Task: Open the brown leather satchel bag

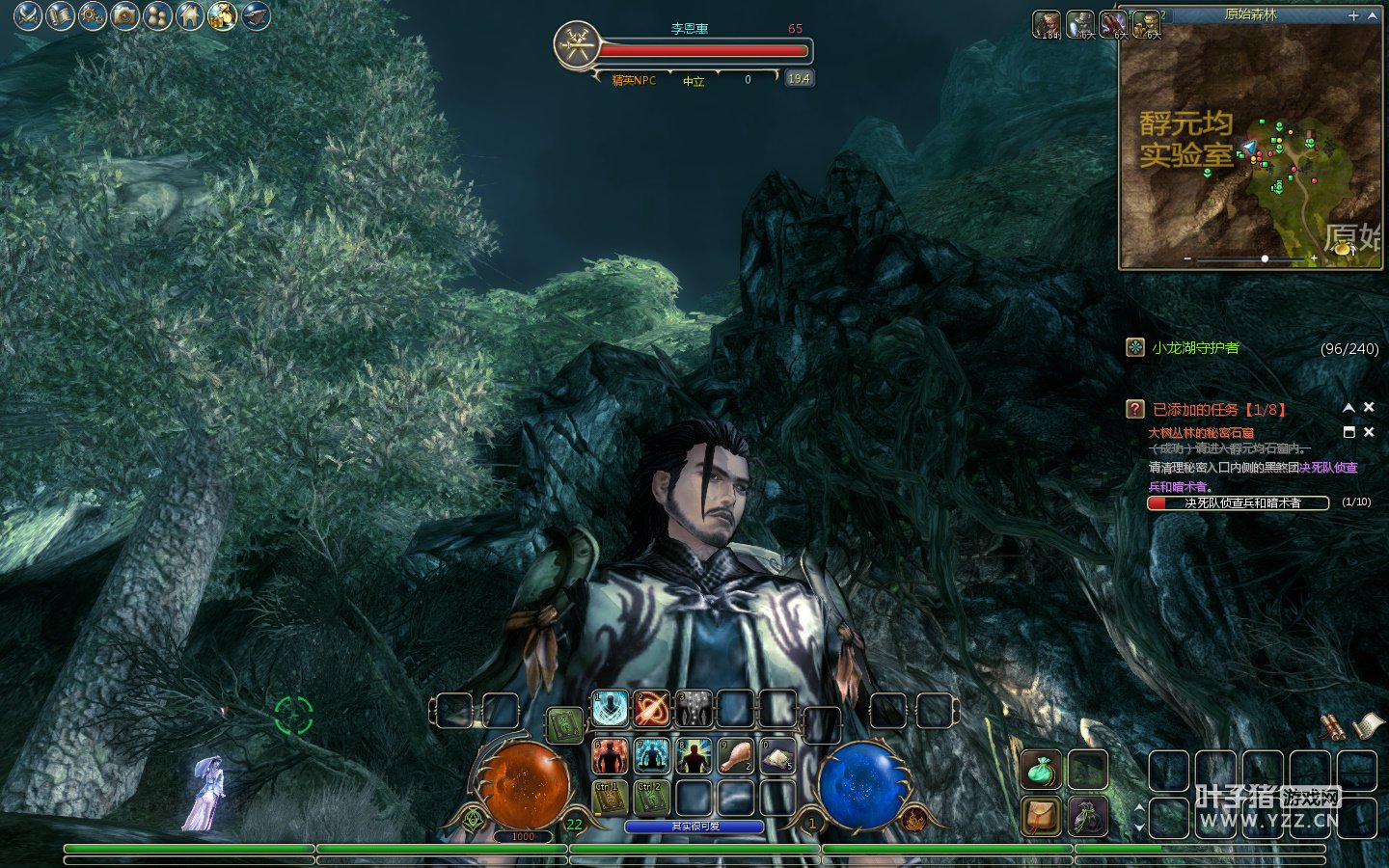Action: tap(1041, 816)
